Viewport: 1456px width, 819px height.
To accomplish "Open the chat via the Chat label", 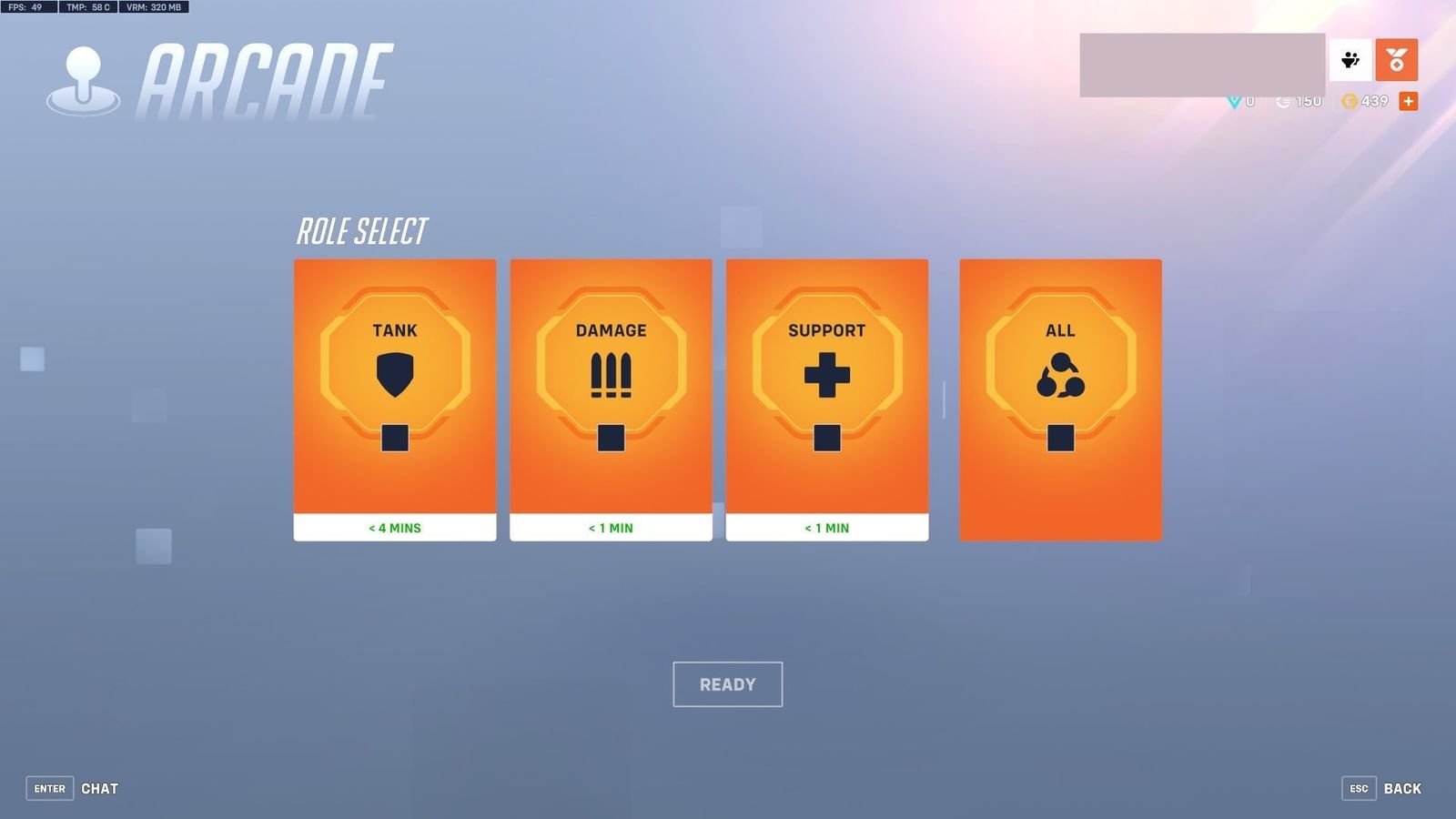I will pos(100,788).
